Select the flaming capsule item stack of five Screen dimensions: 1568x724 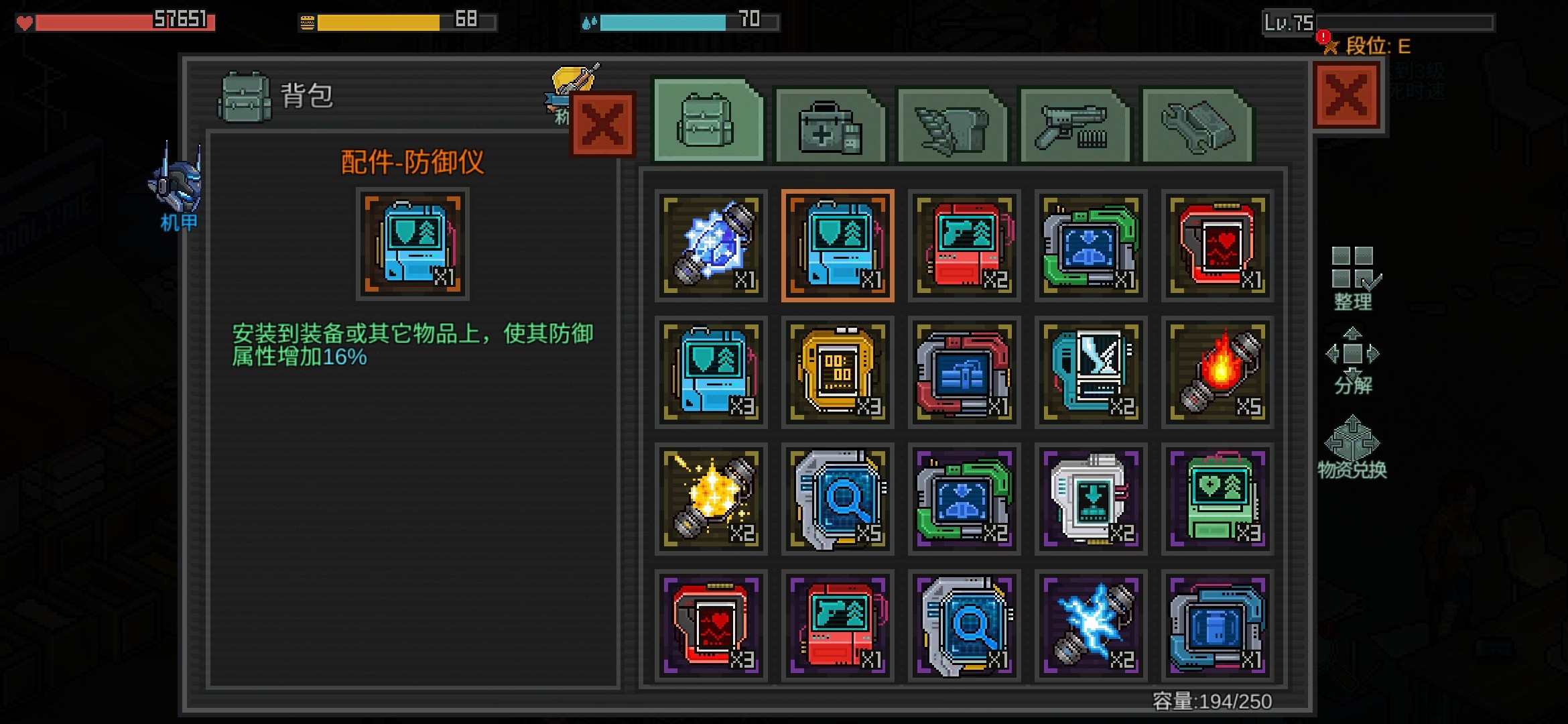[1217, 372]
